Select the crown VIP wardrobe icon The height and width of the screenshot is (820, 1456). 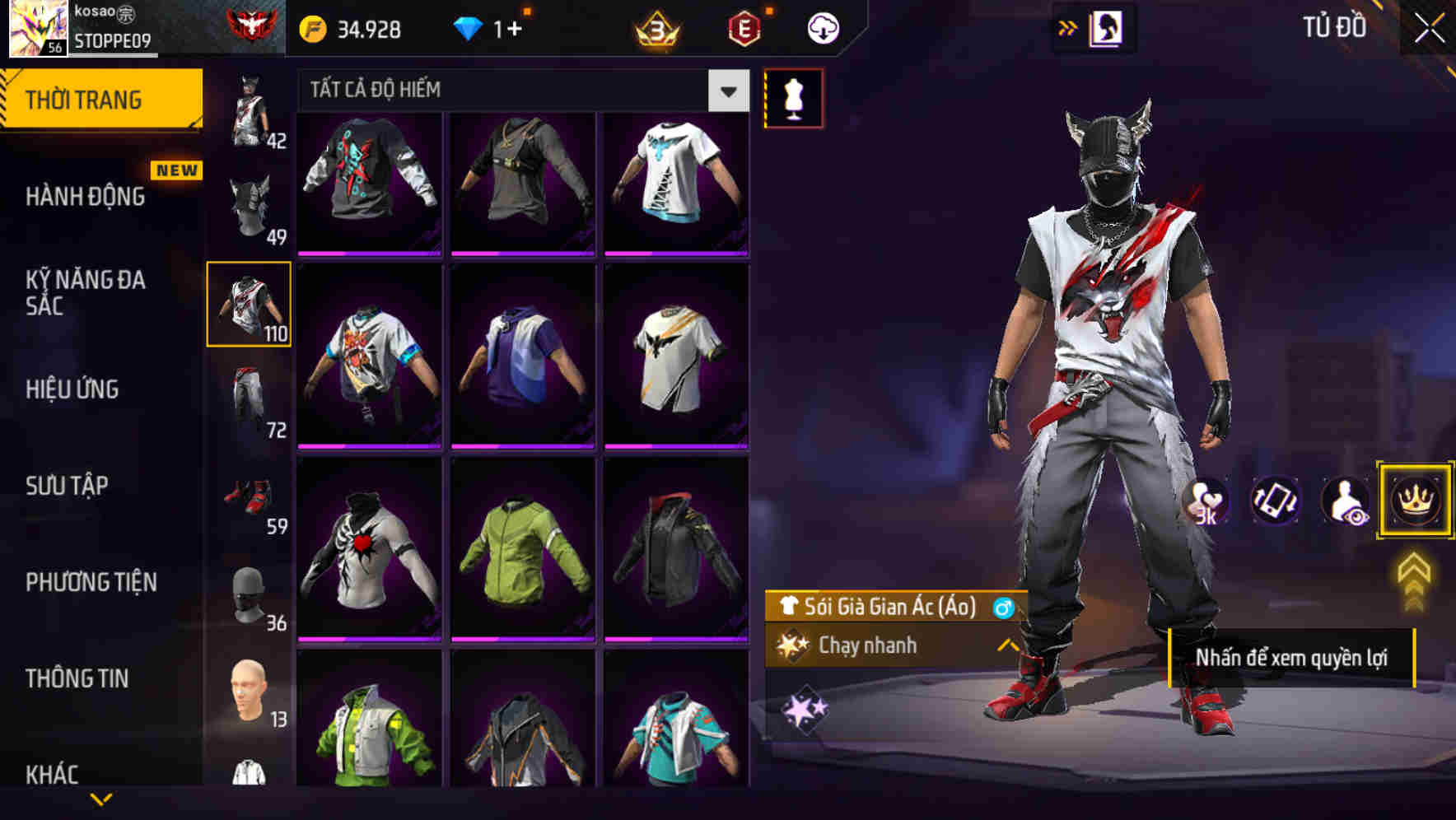point(1415,501)
